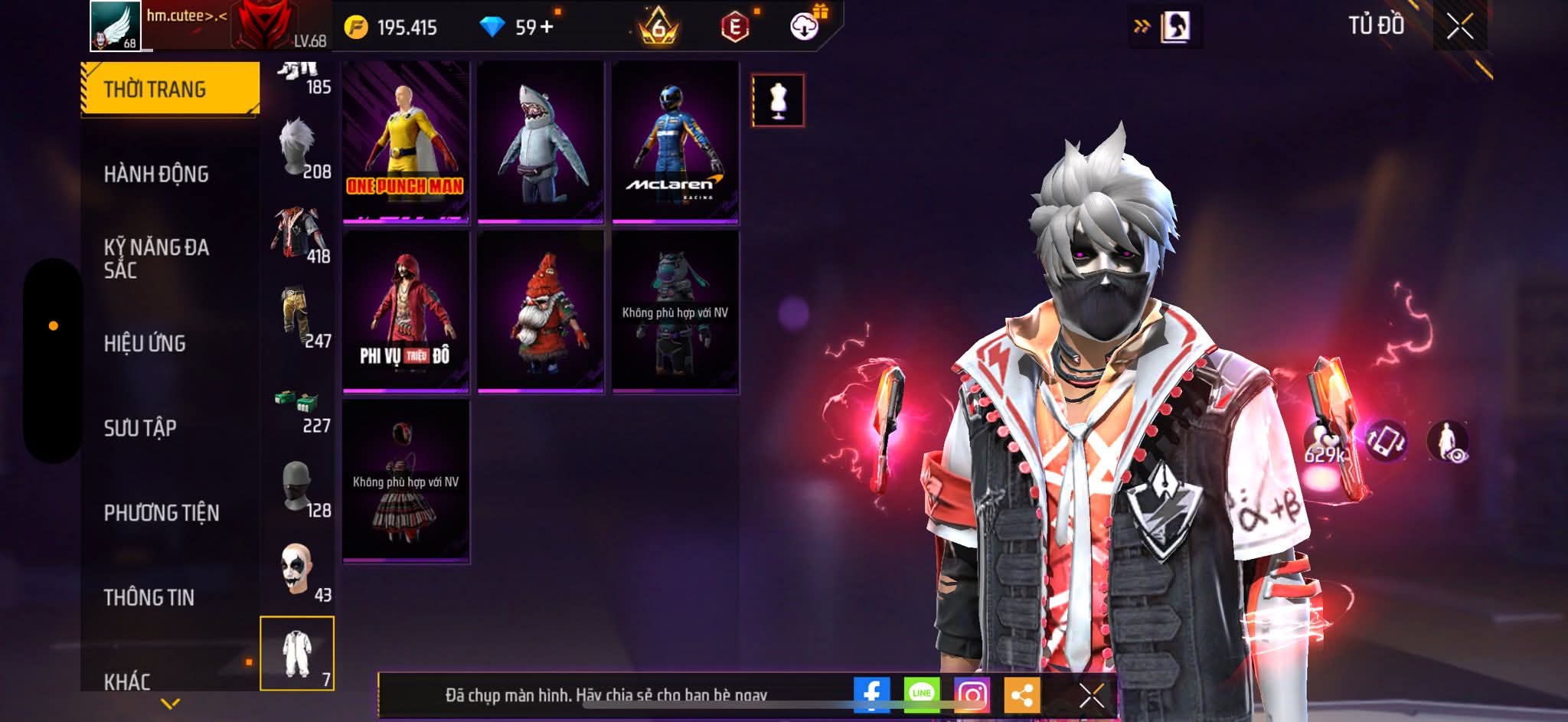The width and height of the screenshot is (1568, 722).
Task: Open the pants category with 247 items
Action: [299, 319]
